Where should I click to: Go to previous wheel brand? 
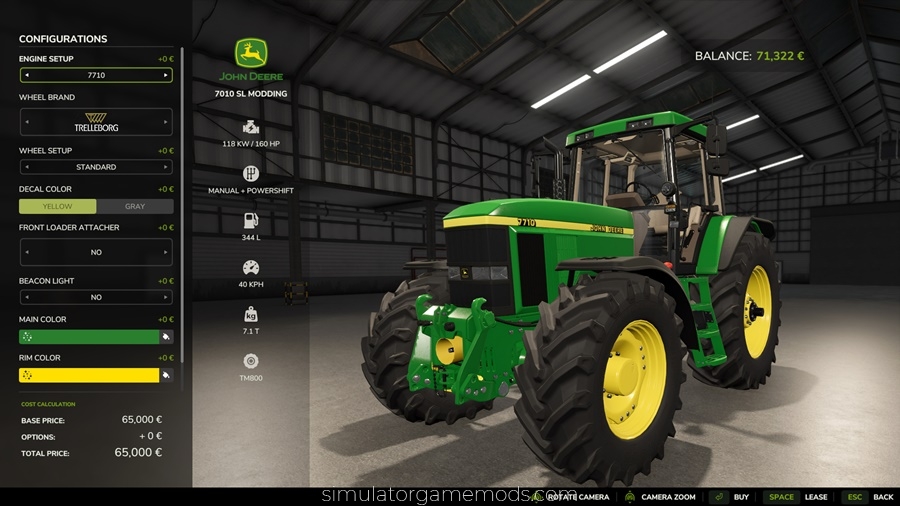[x=26, y=122]
